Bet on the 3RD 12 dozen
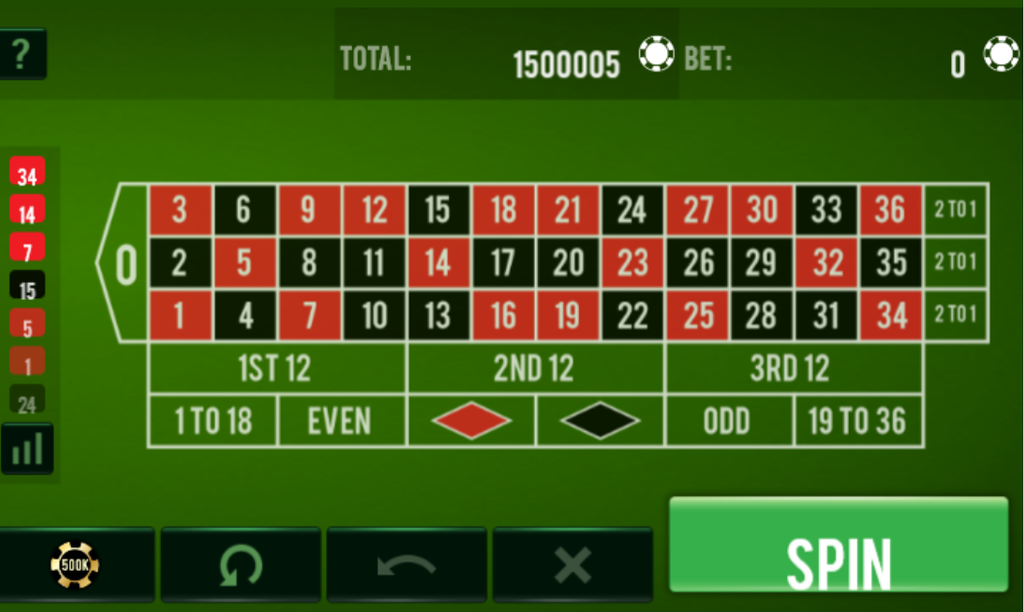This screenshot has width=1024, height=612. (x=791, y=369)
